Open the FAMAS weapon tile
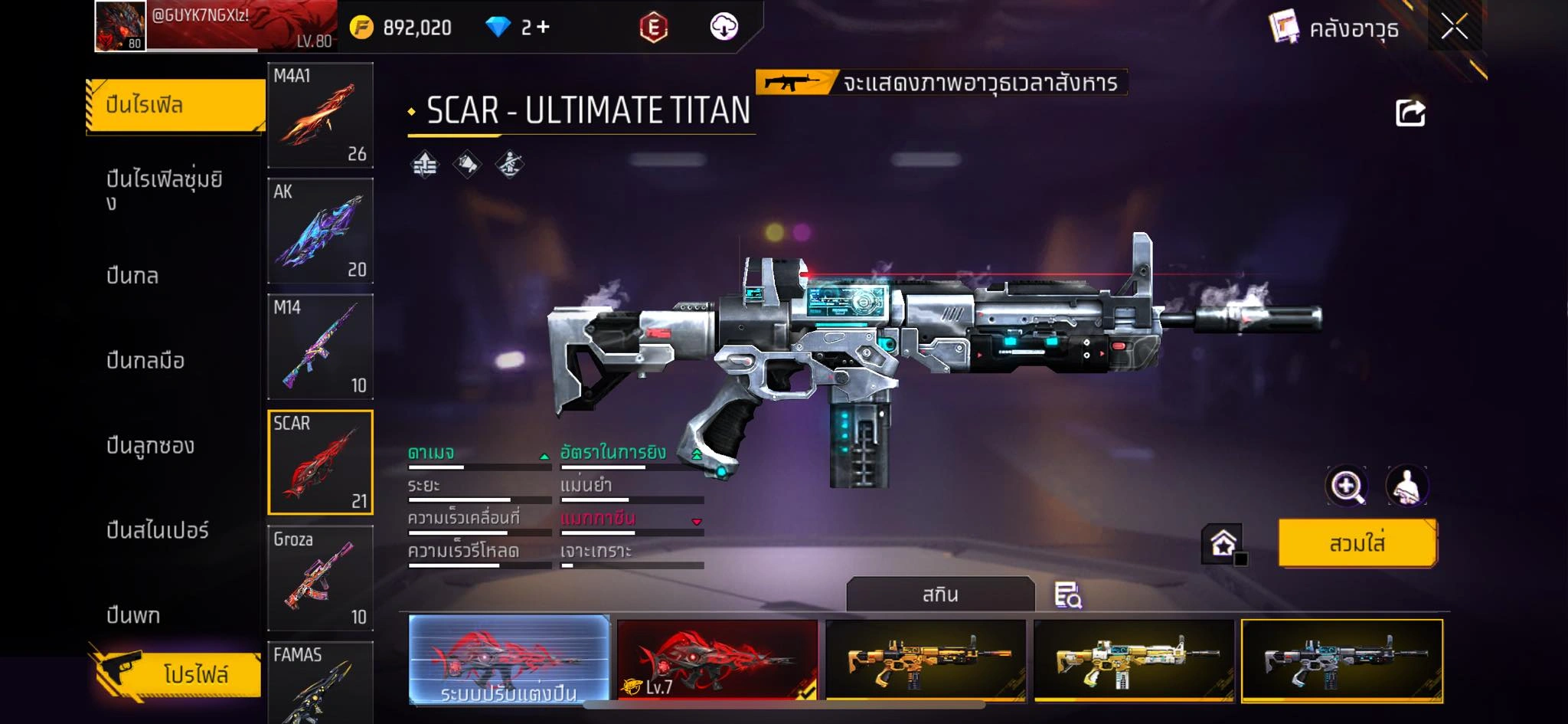 point(320,682)
